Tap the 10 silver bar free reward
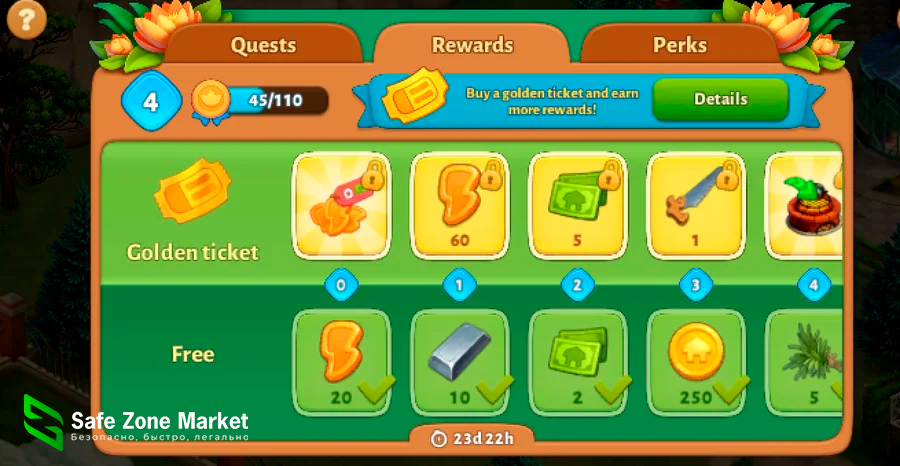Viewport: 900px width, 466px height. (459, 360)
